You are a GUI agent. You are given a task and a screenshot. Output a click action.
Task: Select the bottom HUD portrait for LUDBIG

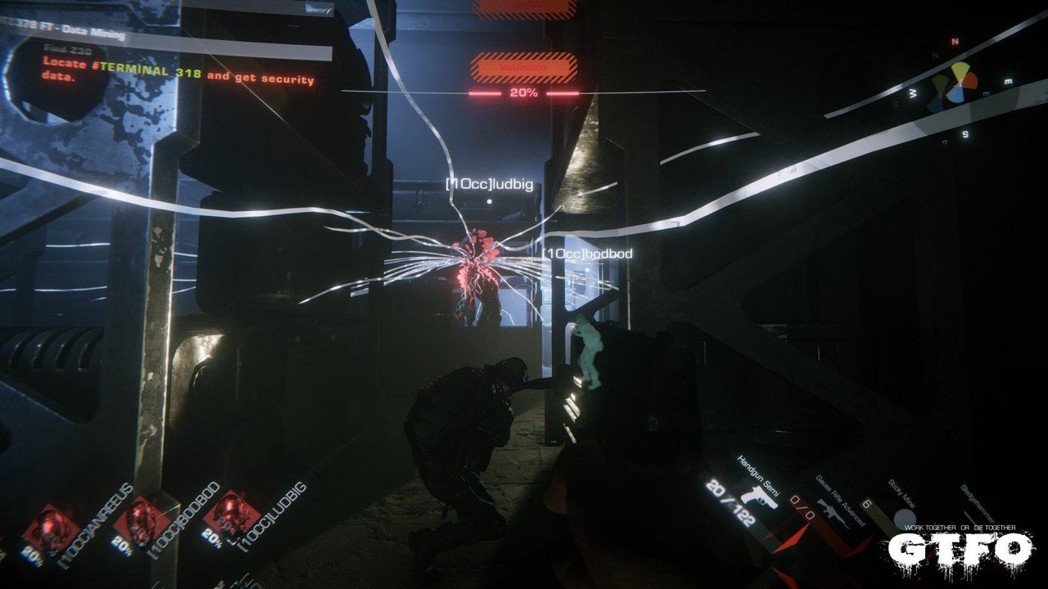click(231, 513)
